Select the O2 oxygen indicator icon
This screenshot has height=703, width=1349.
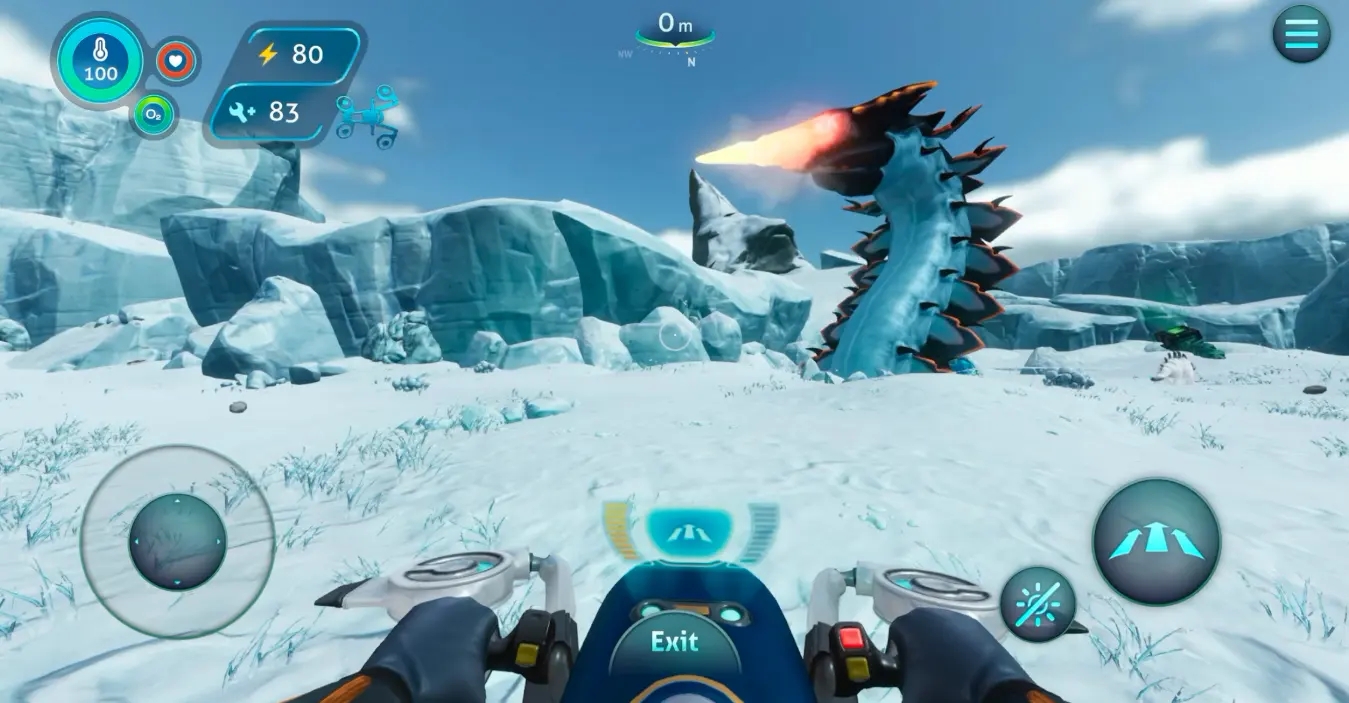point(154,115)
